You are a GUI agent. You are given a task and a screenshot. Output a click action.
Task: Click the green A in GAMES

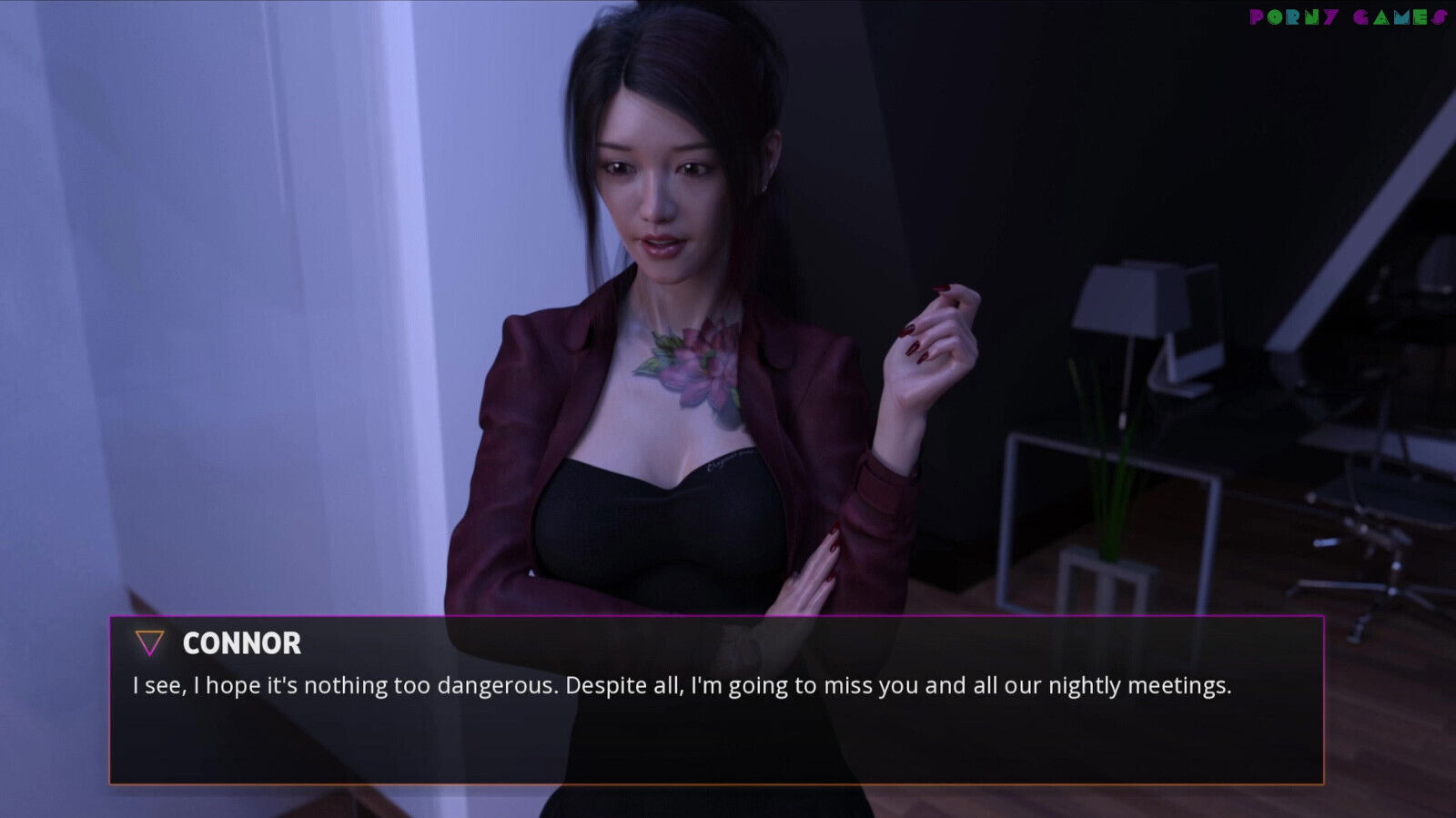[x=1382, y=15]
